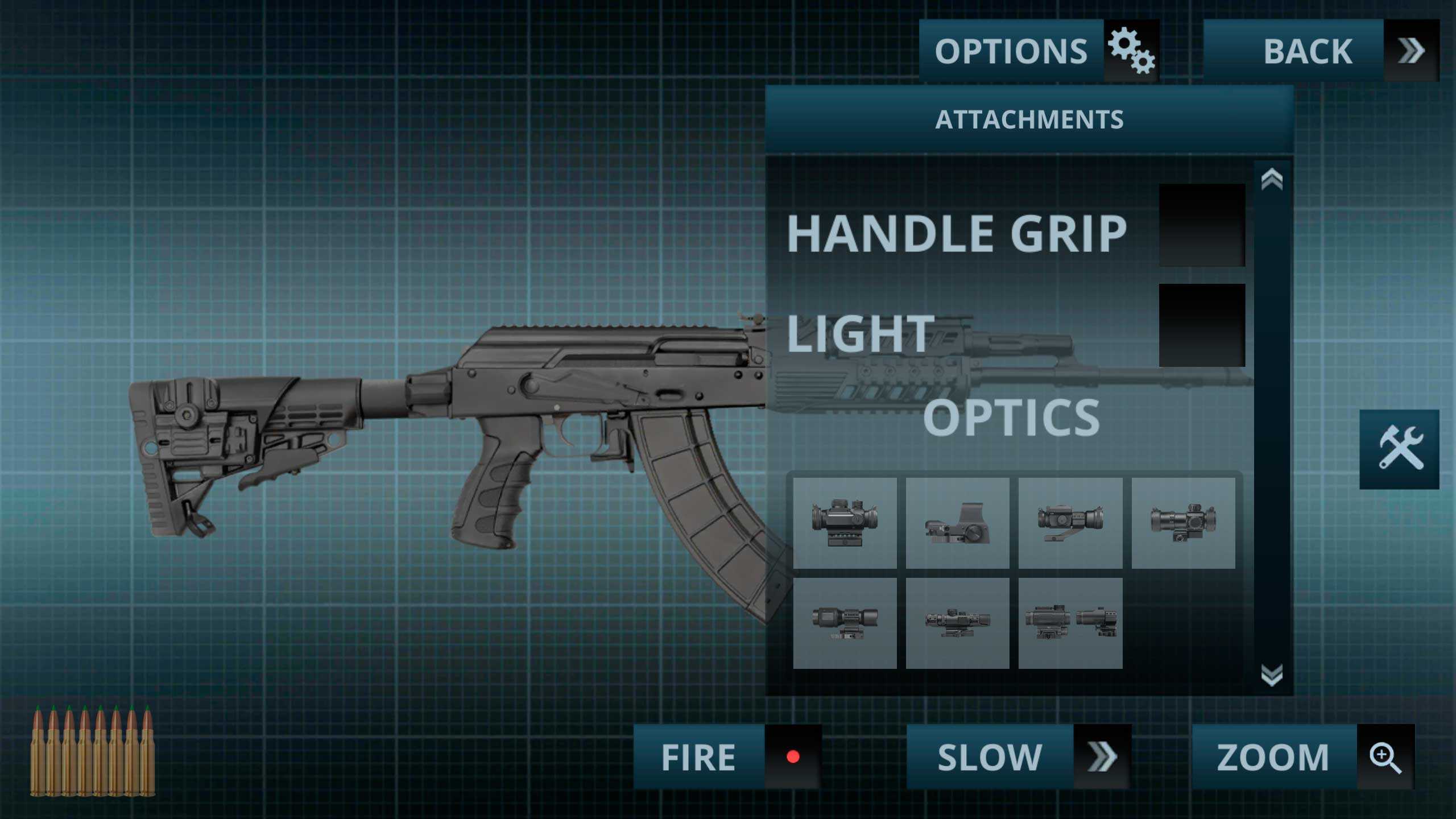1456x819 pixels.
Task: Activate the Zoom button
Action: [1302, 756]
